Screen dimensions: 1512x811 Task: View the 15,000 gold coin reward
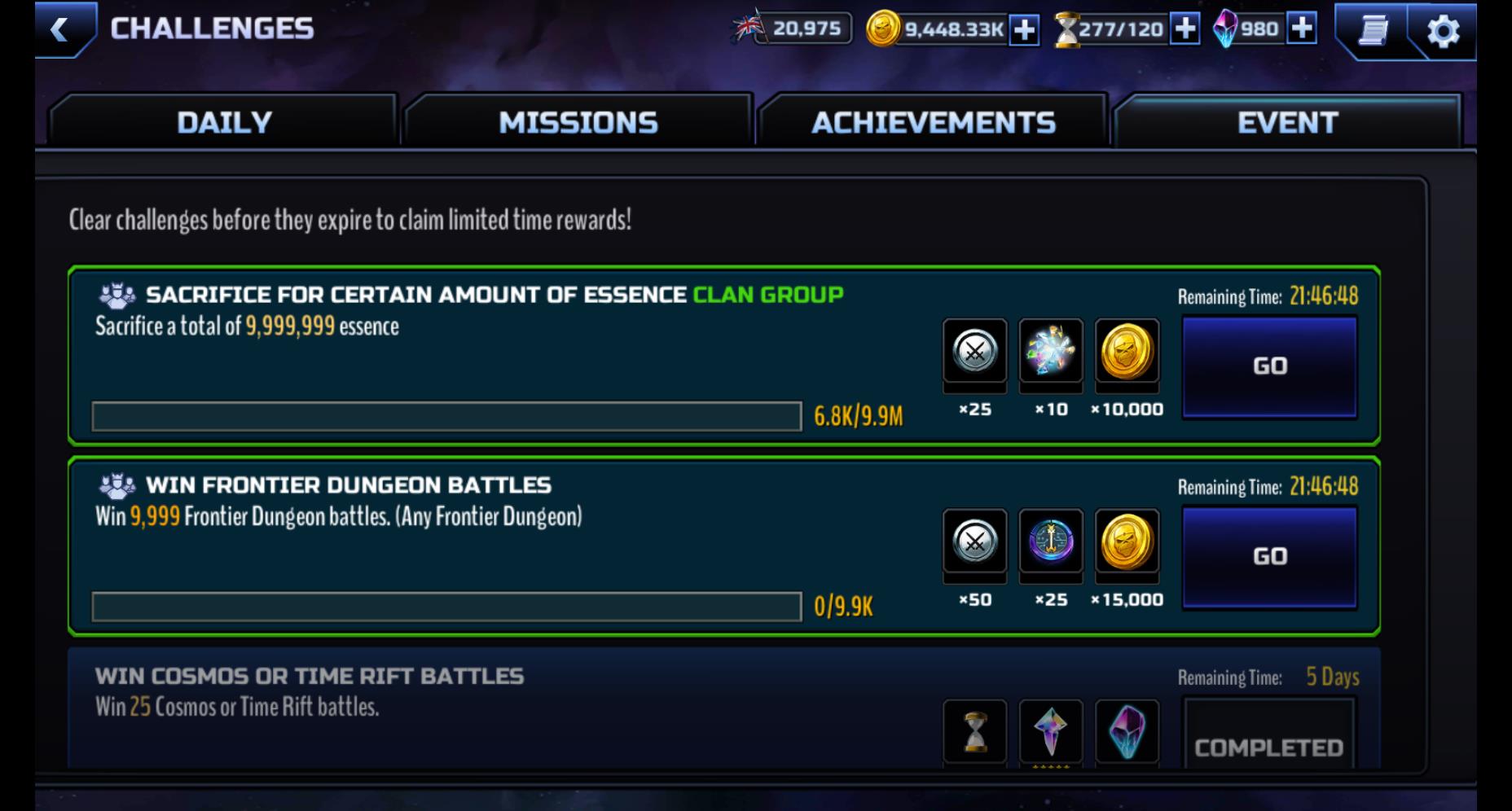[x=1127, y=542]
